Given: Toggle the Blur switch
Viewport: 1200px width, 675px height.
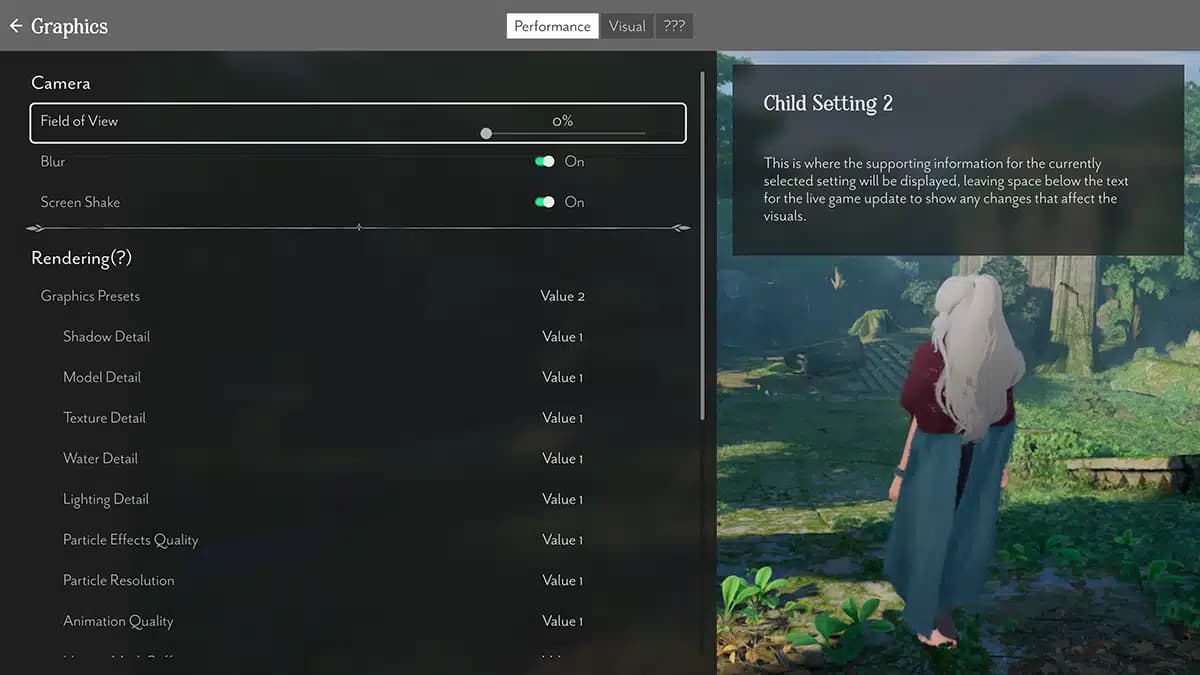Looking at the screenshot, I should [545, 161].
